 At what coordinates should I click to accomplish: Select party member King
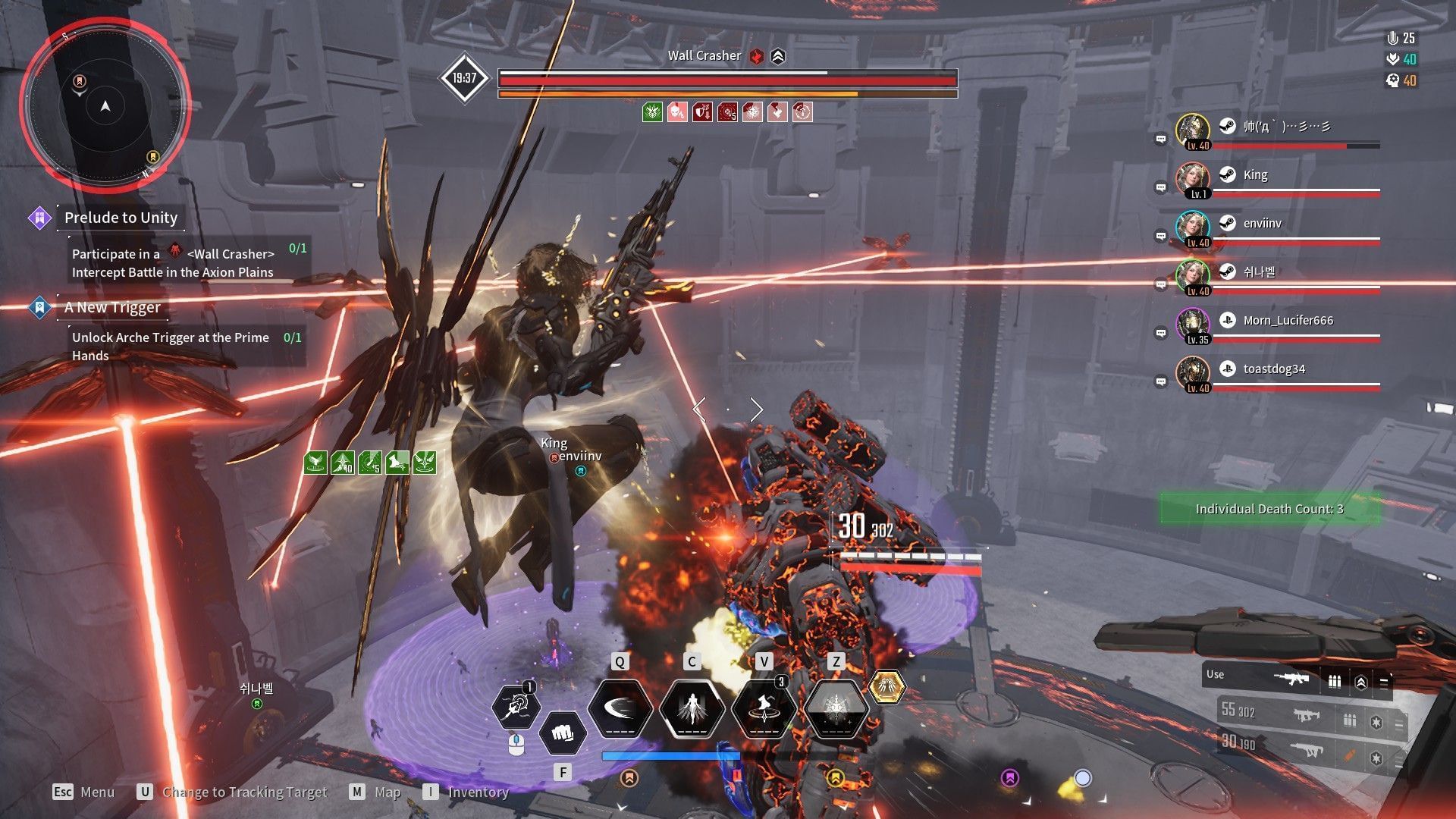pyautogui.click(x=1255, y=175)
